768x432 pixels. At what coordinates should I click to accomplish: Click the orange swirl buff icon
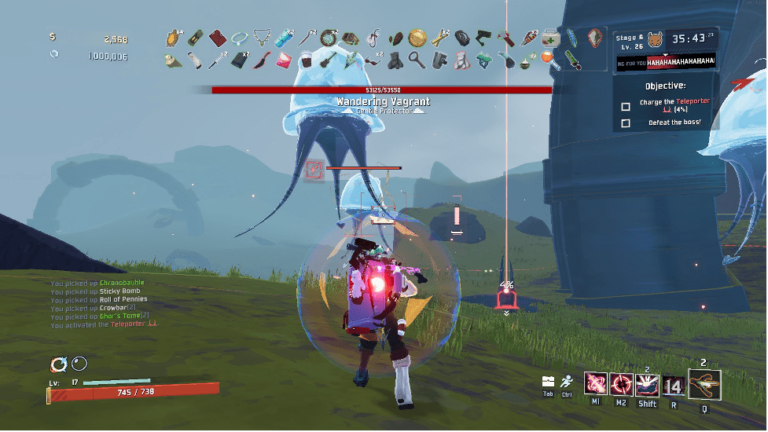58,364
